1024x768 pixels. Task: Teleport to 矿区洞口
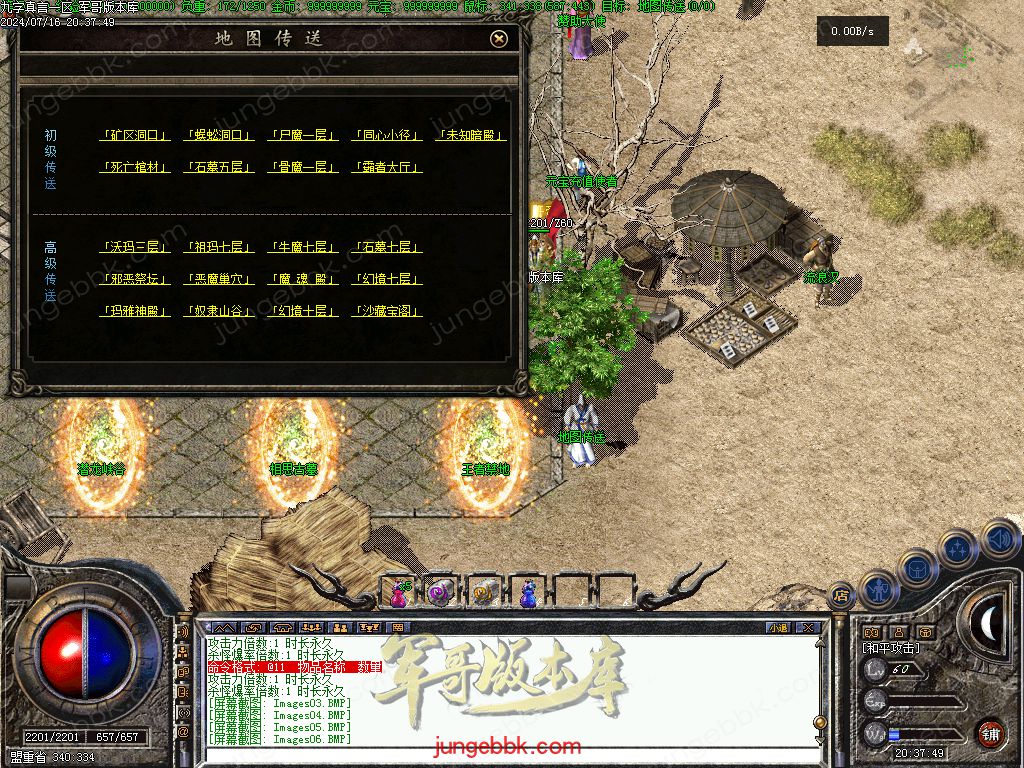(x=136, y=135)
